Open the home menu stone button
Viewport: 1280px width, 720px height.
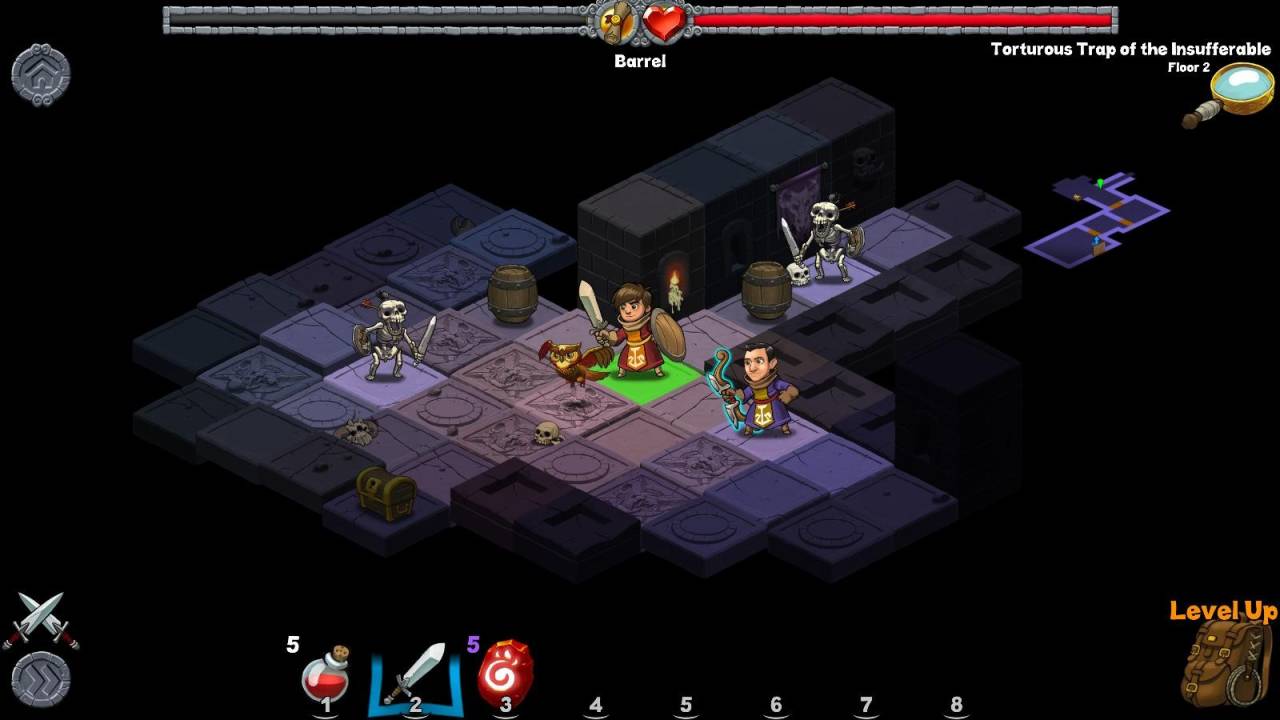(41, 74)
